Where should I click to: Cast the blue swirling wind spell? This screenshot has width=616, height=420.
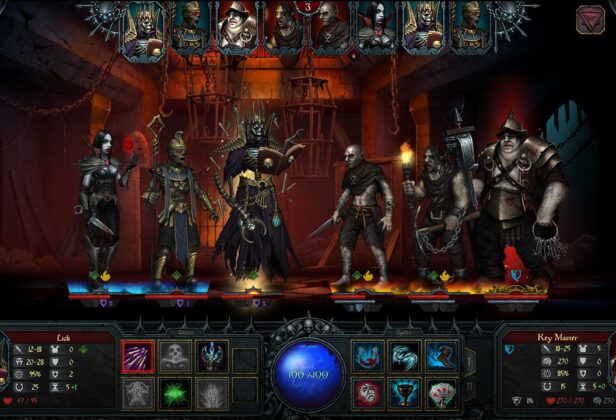404,357
